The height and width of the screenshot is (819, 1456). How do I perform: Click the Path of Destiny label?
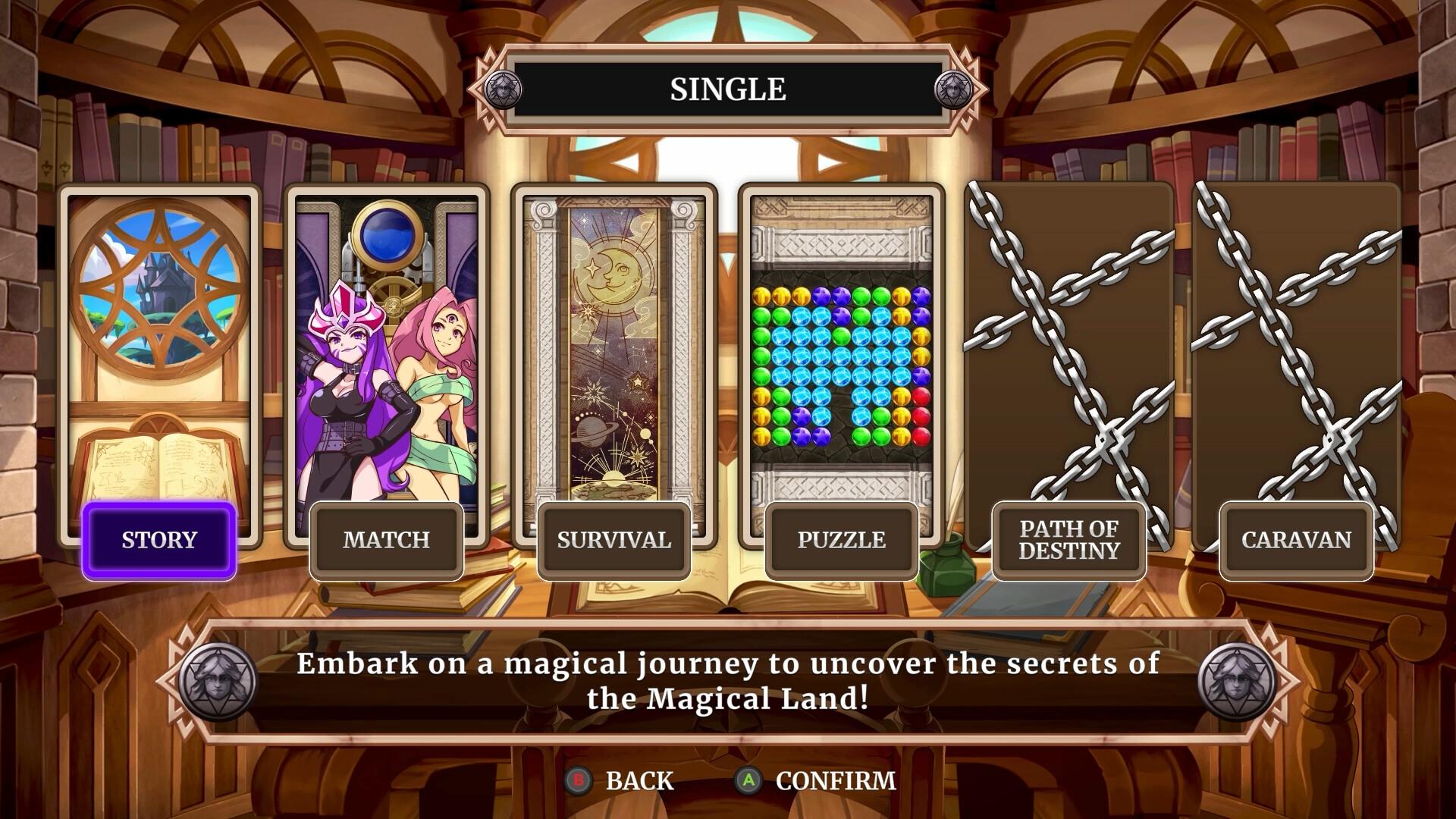(x=1068, y=540)
